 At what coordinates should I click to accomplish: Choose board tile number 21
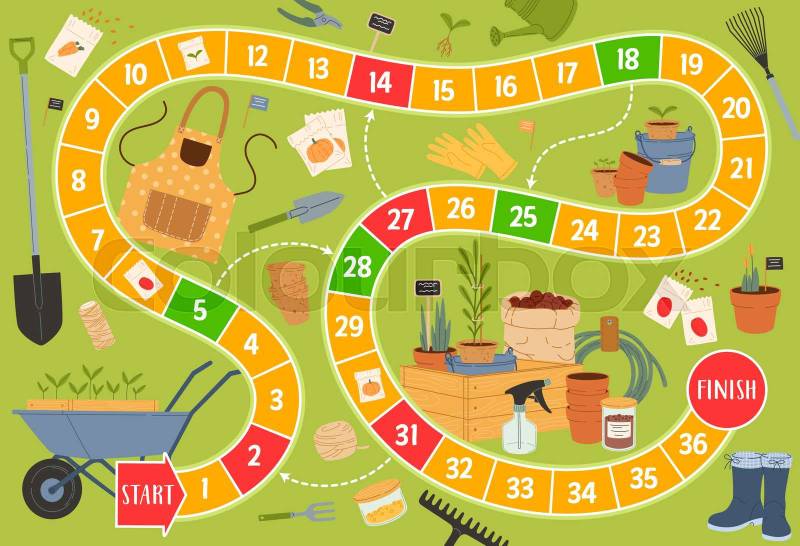(741, 168)
